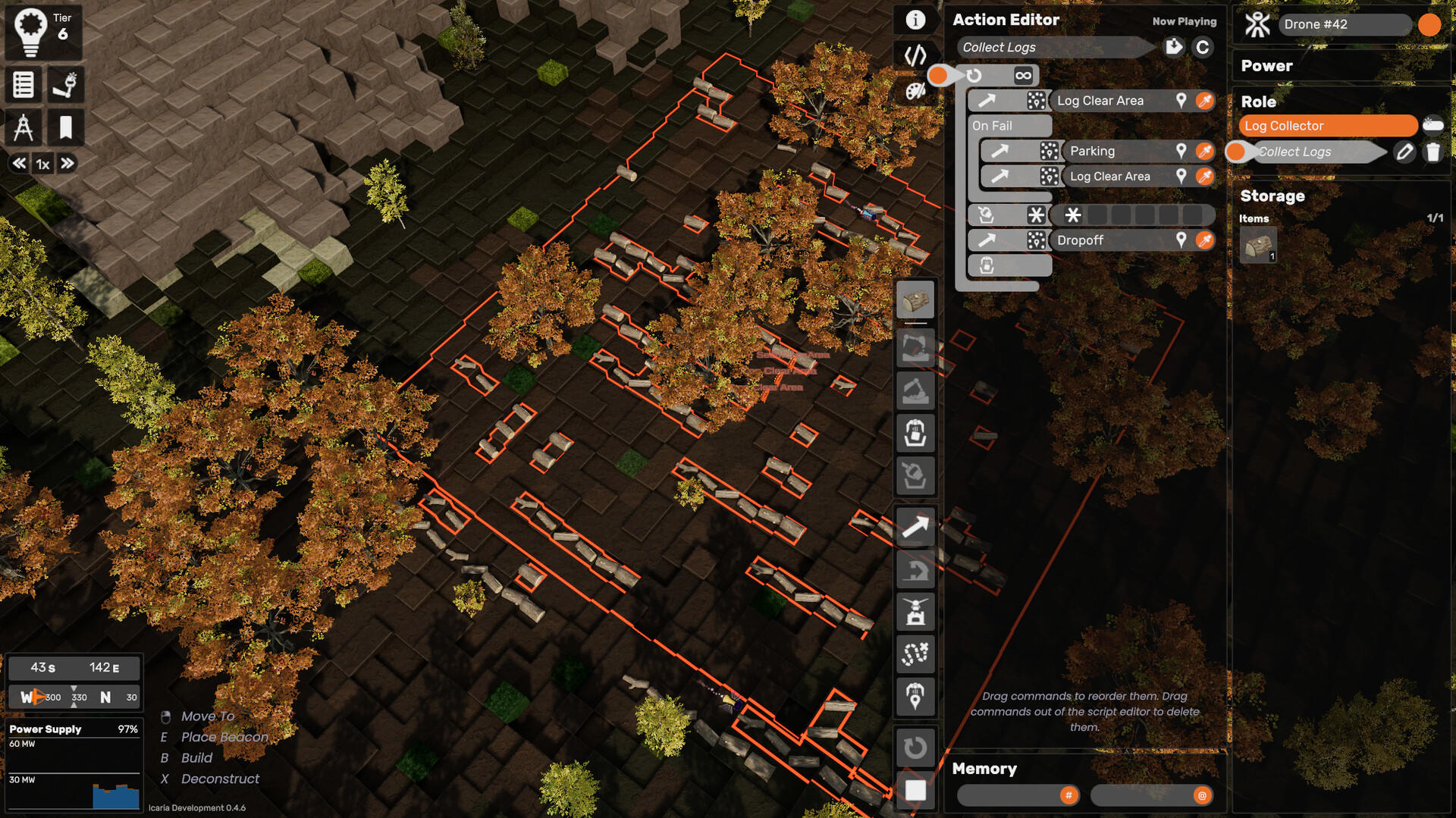Click the orange status circle next to Drone #42
1456x818 pixels.
point(1429,25)
